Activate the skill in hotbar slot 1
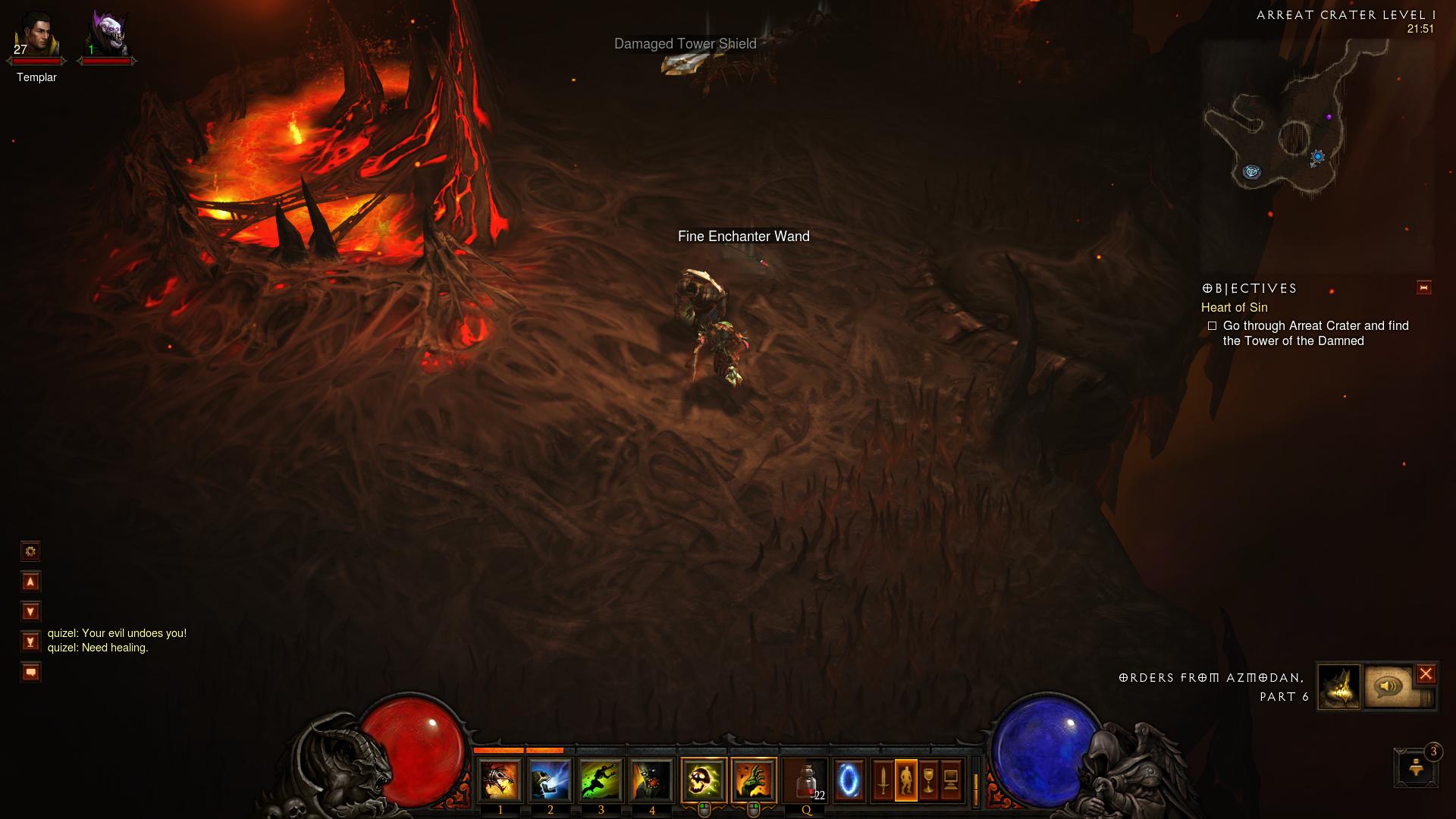The image size is (1456, 819). 500,780
